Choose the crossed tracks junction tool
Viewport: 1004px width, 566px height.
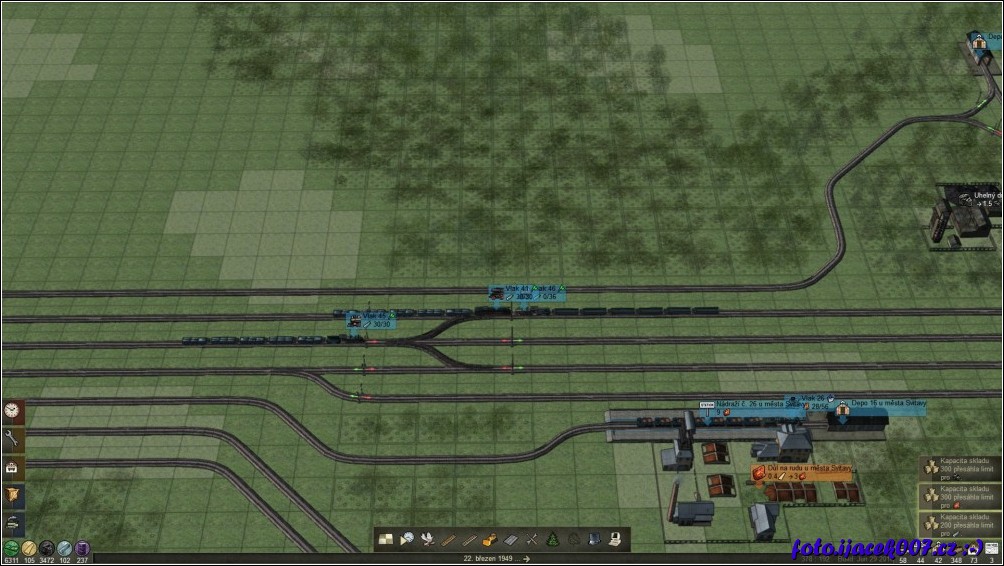(532, 540)
